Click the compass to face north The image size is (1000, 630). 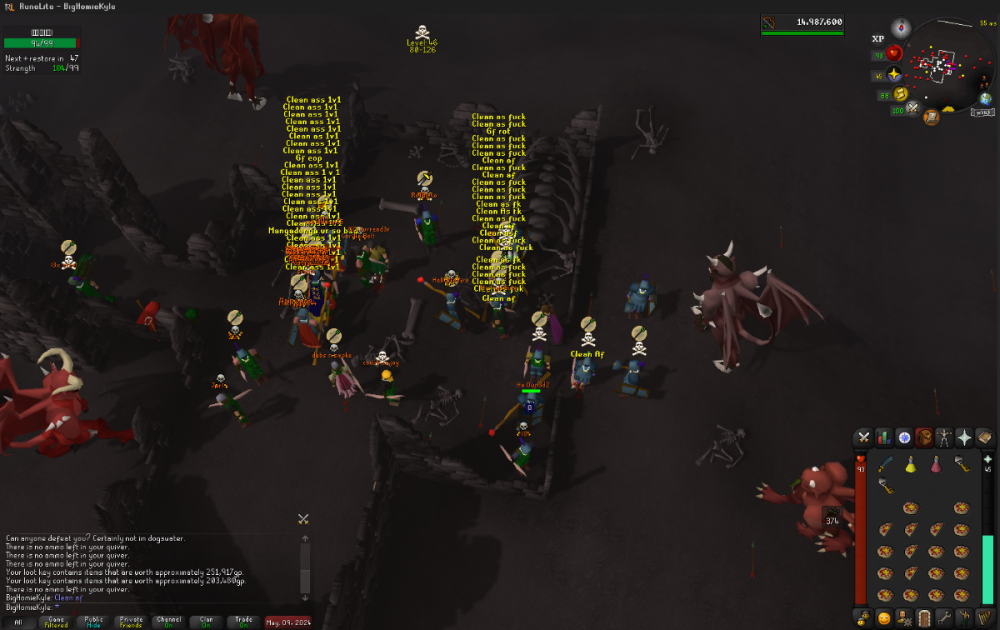click(901, 27)
